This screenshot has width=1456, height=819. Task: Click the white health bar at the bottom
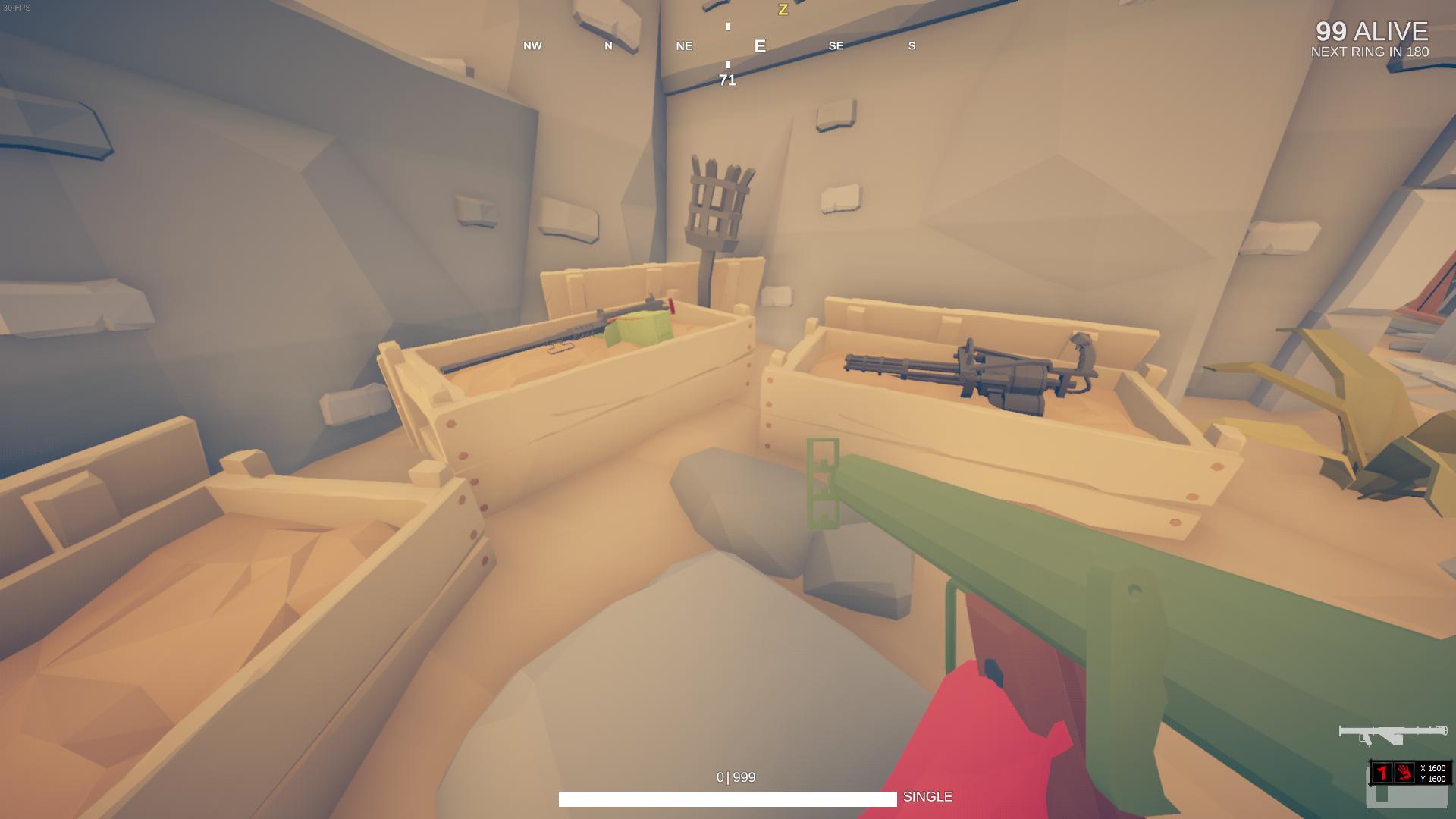click(726, 797)
